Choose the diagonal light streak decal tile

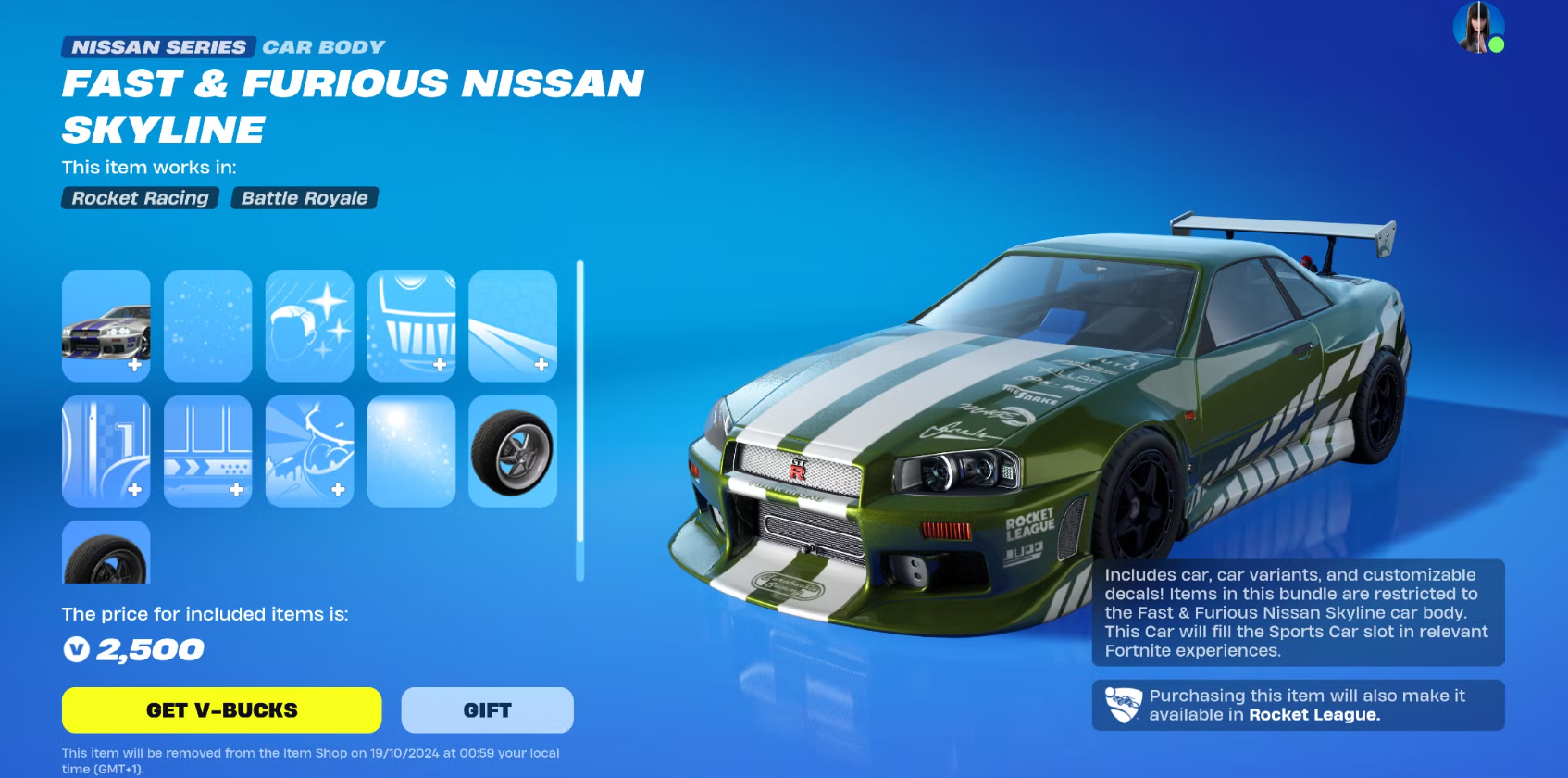coord(513,326)
